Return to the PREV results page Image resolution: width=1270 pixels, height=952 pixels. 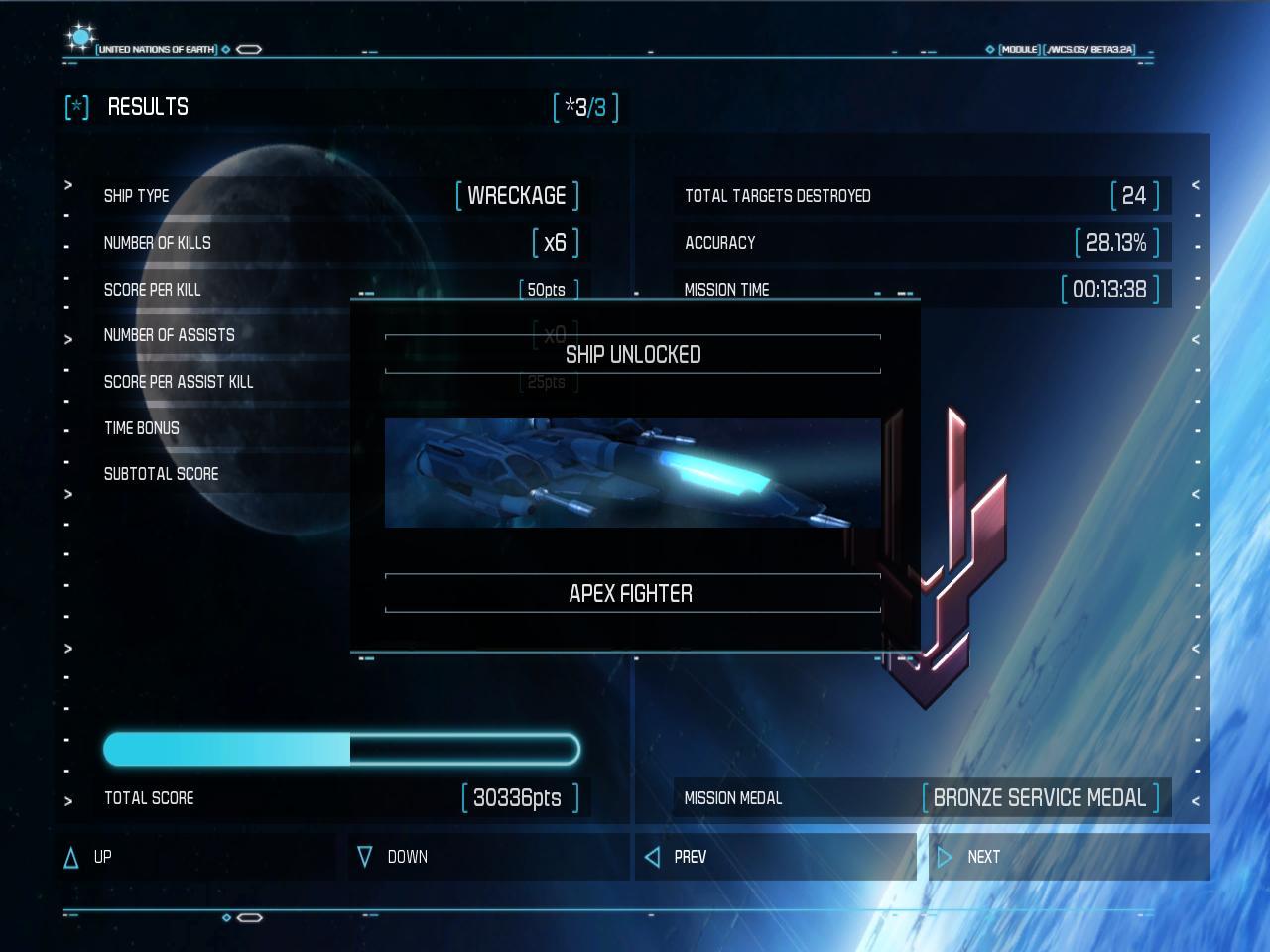[x=775, y=857]
